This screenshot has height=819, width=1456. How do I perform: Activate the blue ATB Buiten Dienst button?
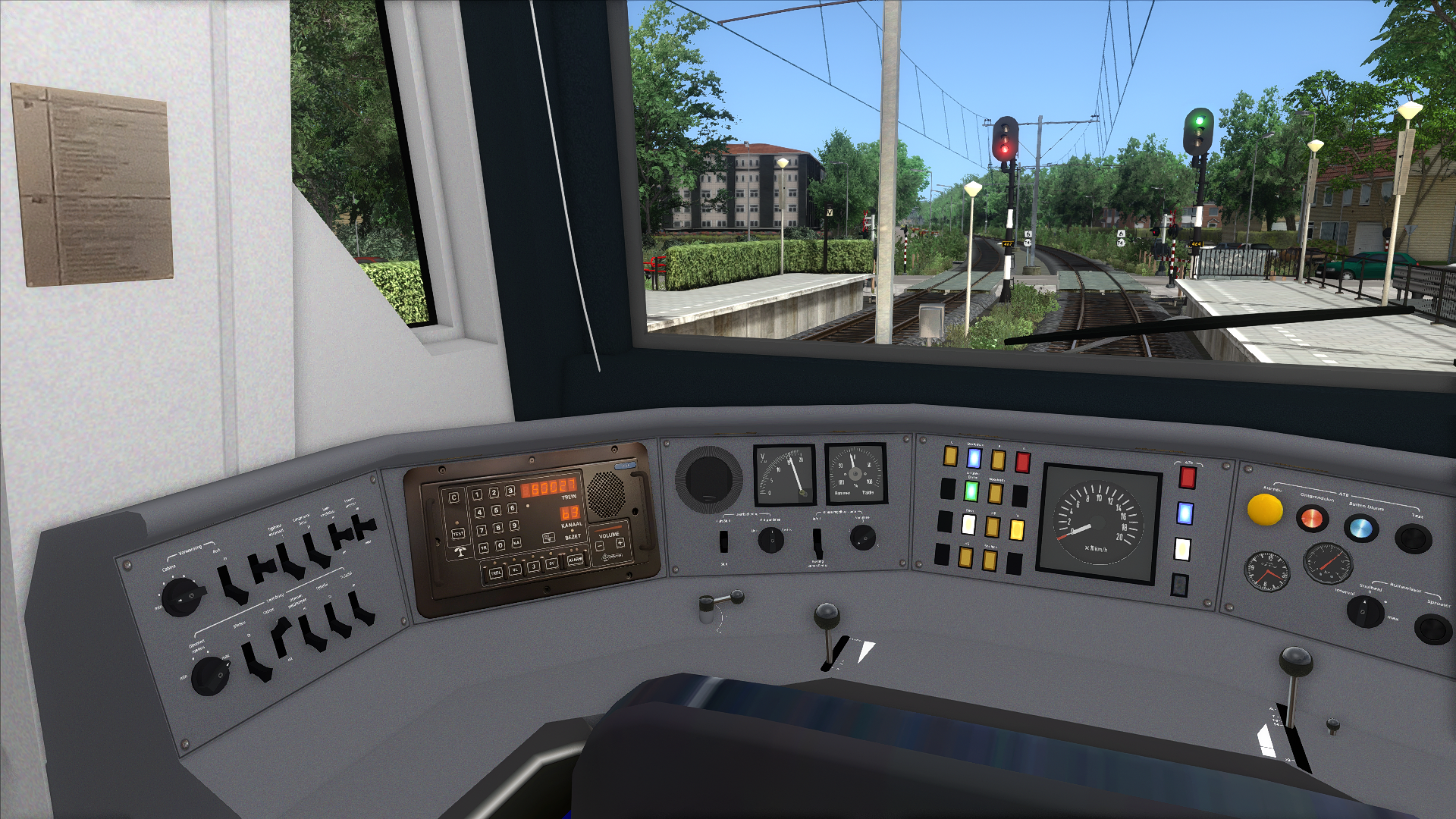click(1360, 528)
